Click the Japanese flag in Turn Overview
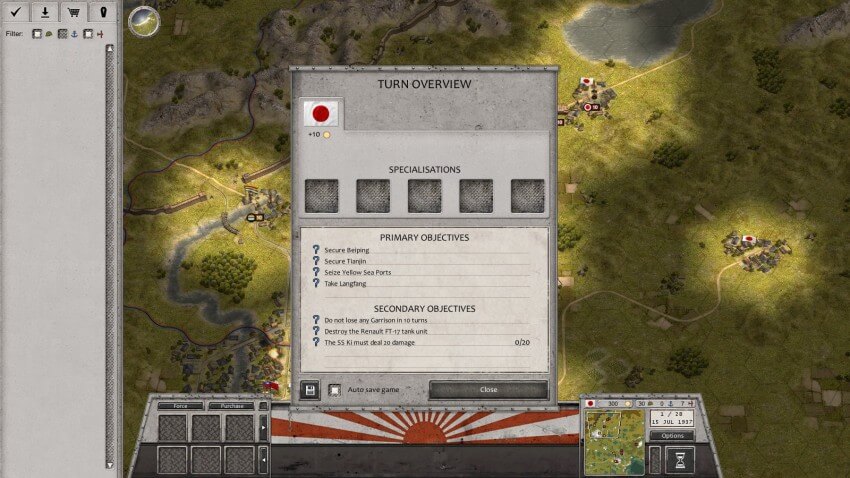850x478 pixels. [321, 113]
